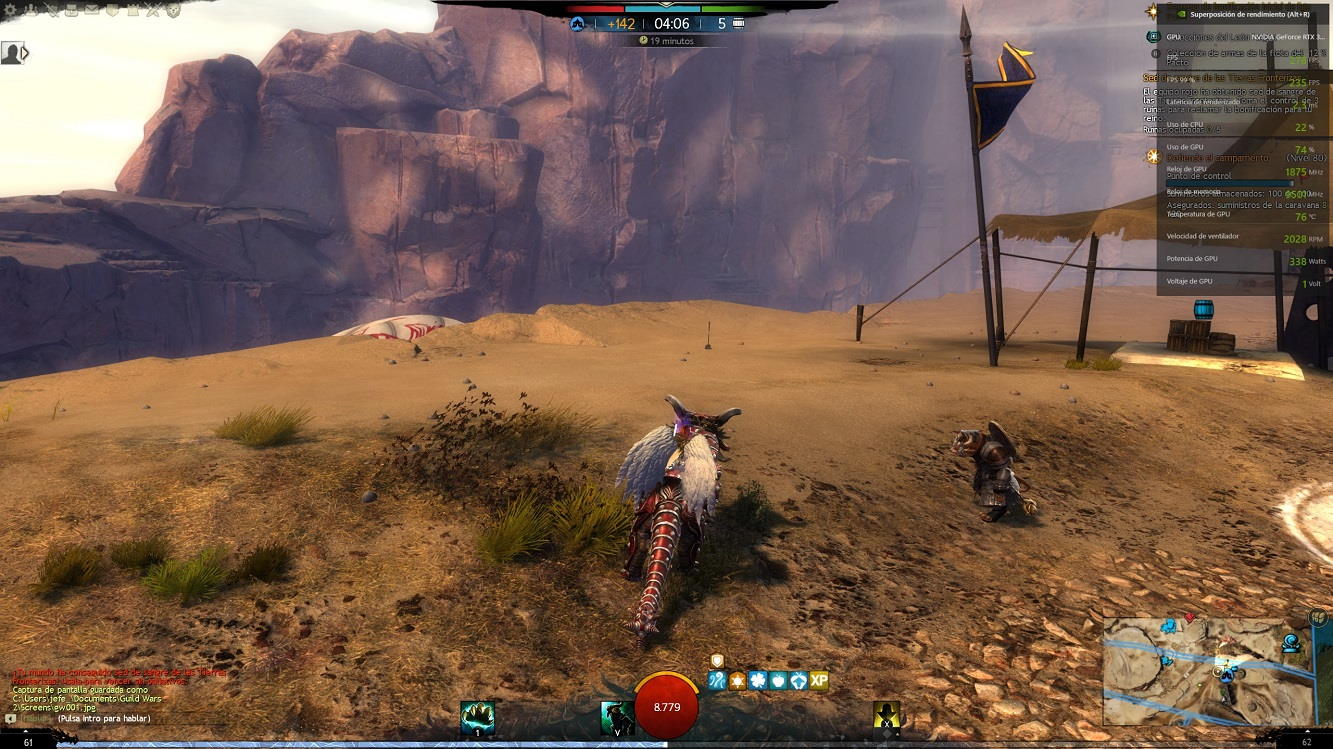
Task: Open the inventory bag icon
Action: tap(71, 10)
